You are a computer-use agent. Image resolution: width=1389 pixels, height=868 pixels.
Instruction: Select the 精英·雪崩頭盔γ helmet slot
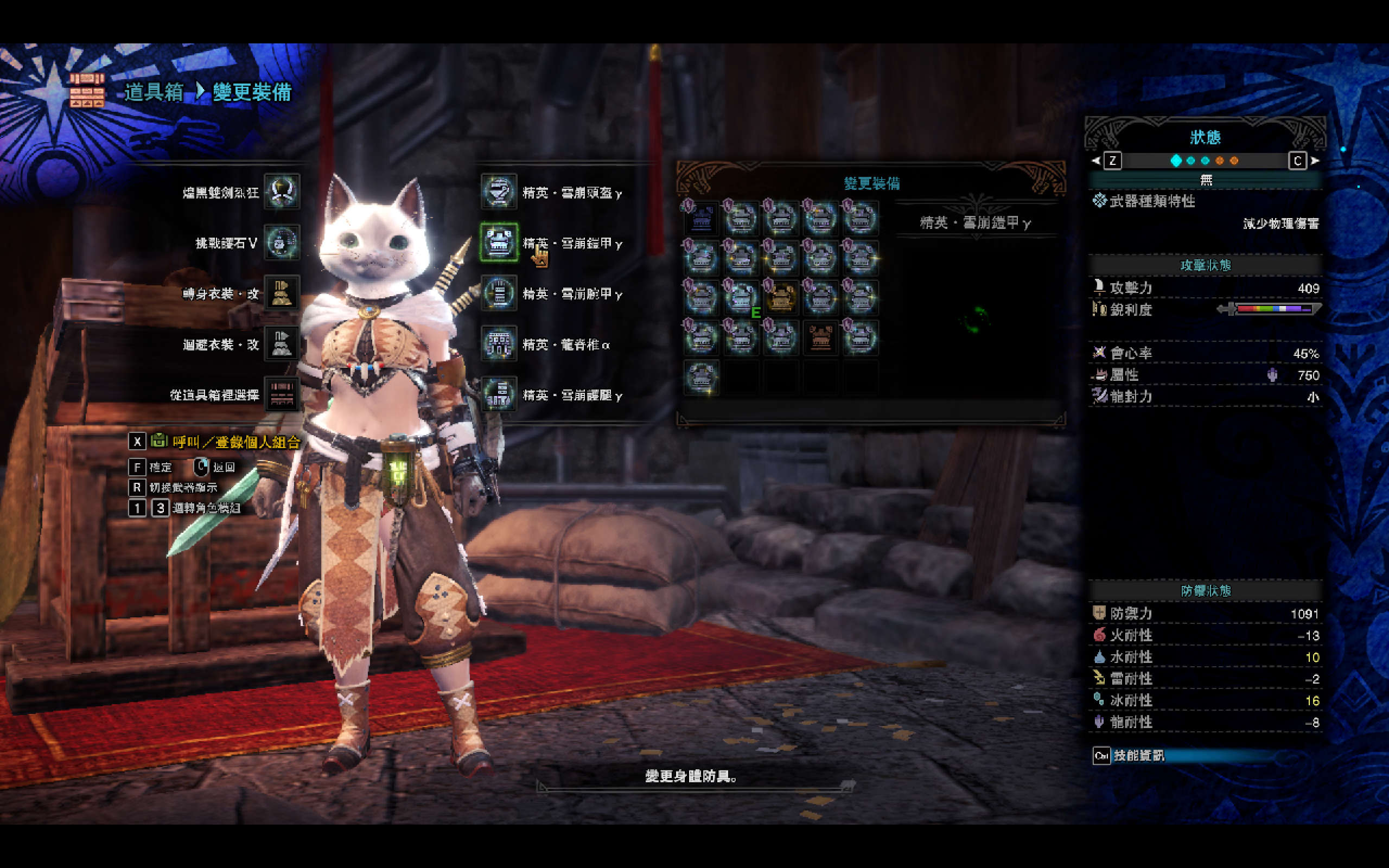(498, 192)
